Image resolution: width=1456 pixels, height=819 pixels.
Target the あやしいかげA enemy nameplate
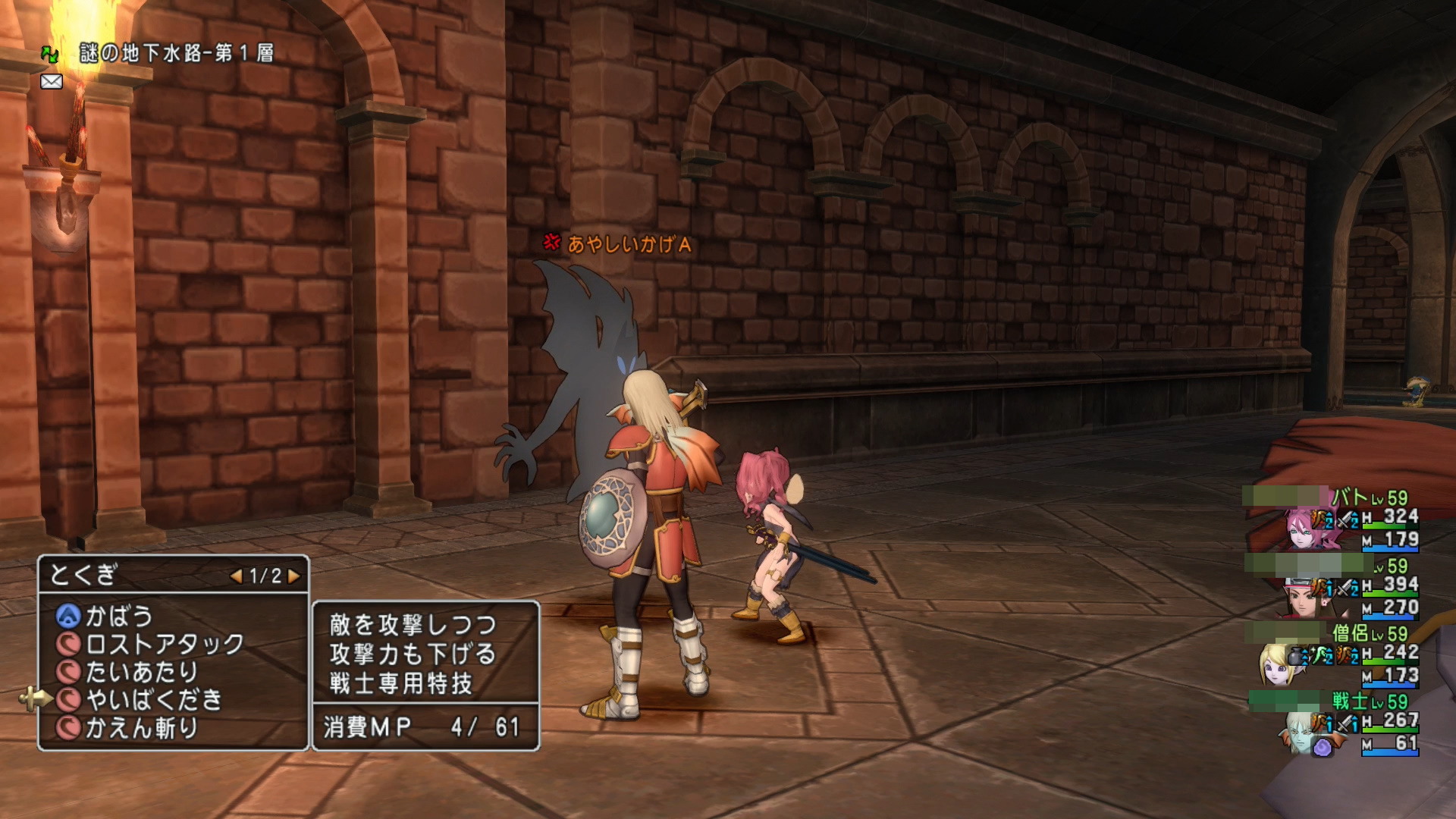[628, 244]
